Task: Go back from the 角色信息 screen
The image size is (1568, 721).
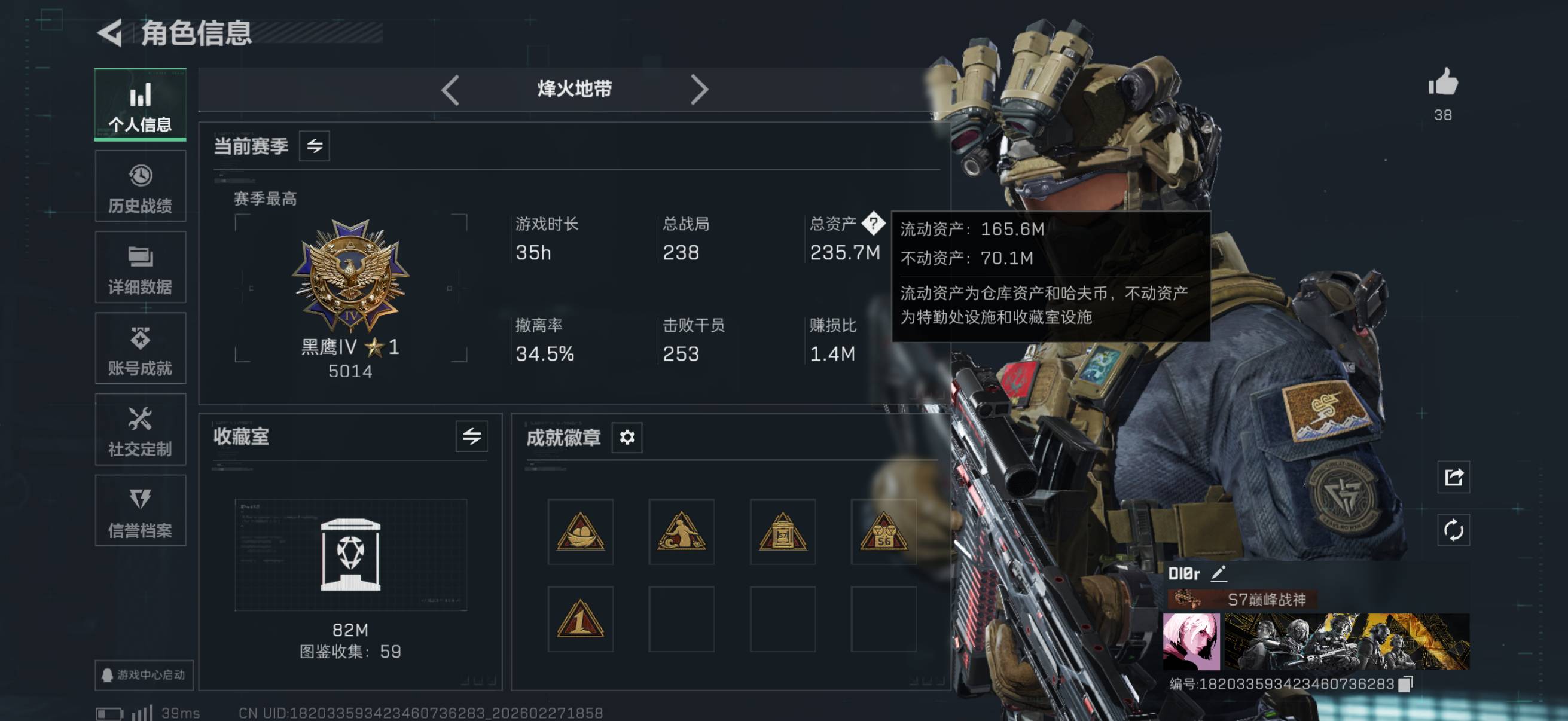Action: [x=111, y=33]
